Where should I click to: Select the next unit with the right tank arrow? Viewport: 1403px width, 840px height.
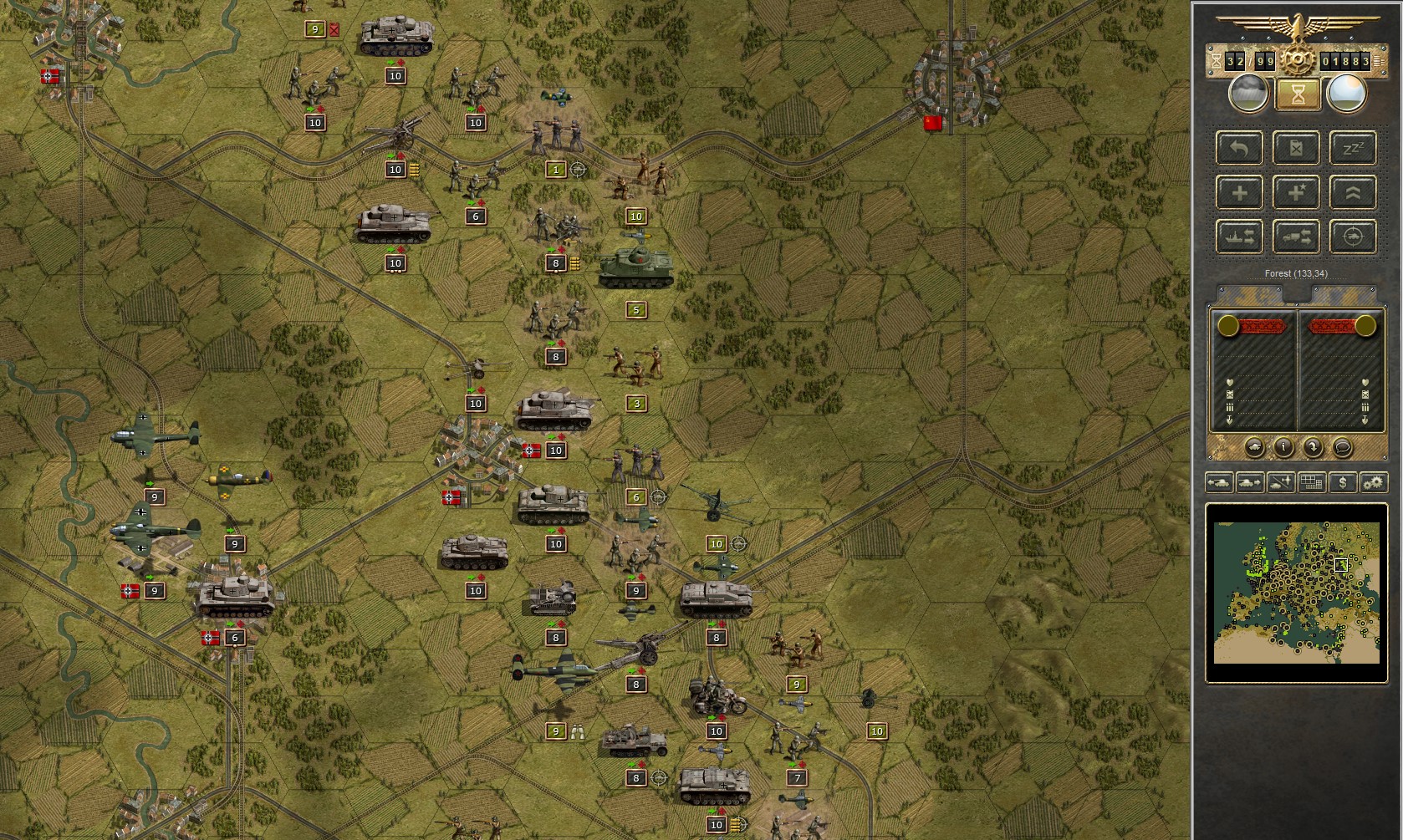point(1248,482)
